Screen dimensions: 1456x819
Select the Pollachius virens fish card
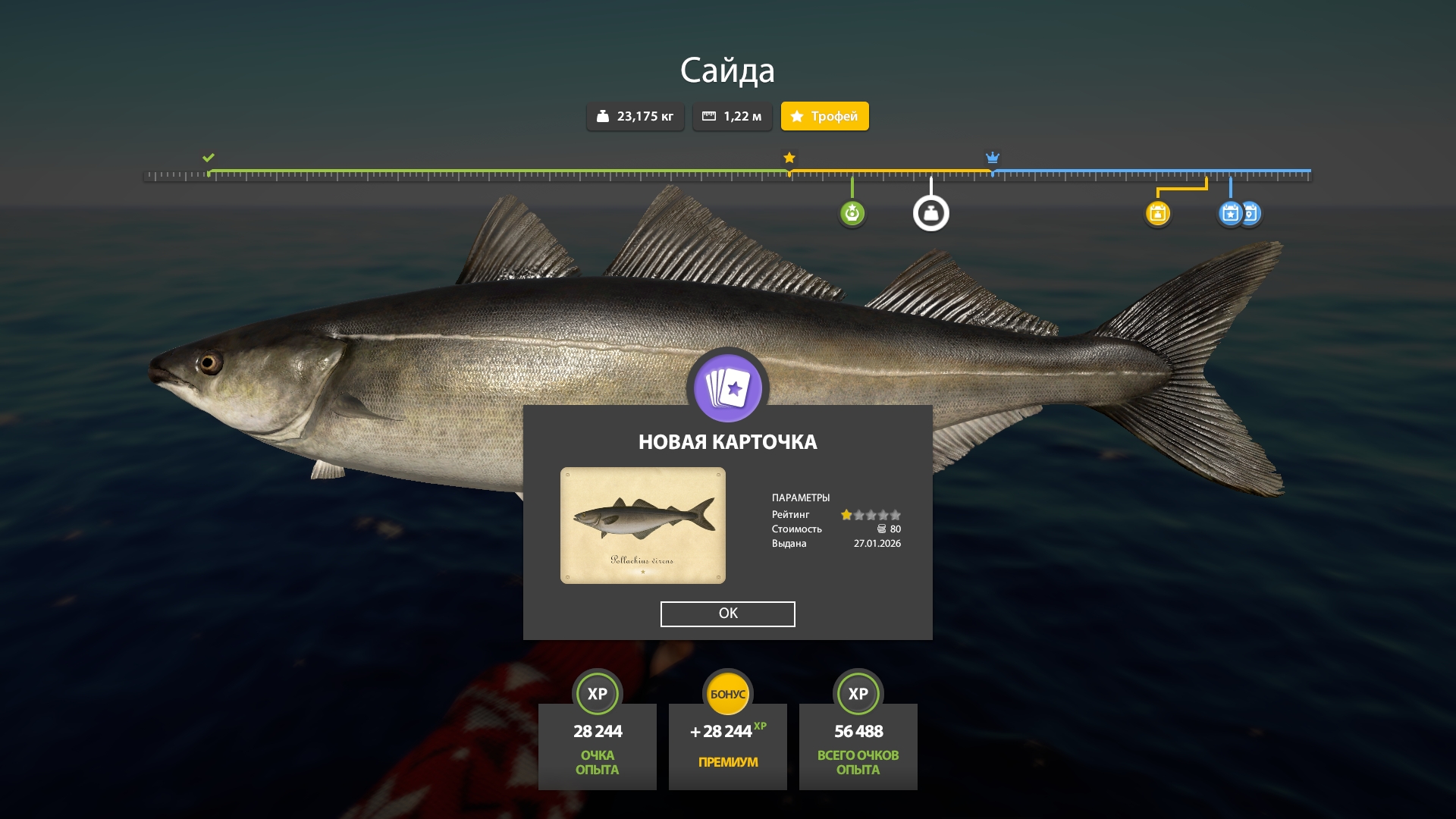click(642, 526)
